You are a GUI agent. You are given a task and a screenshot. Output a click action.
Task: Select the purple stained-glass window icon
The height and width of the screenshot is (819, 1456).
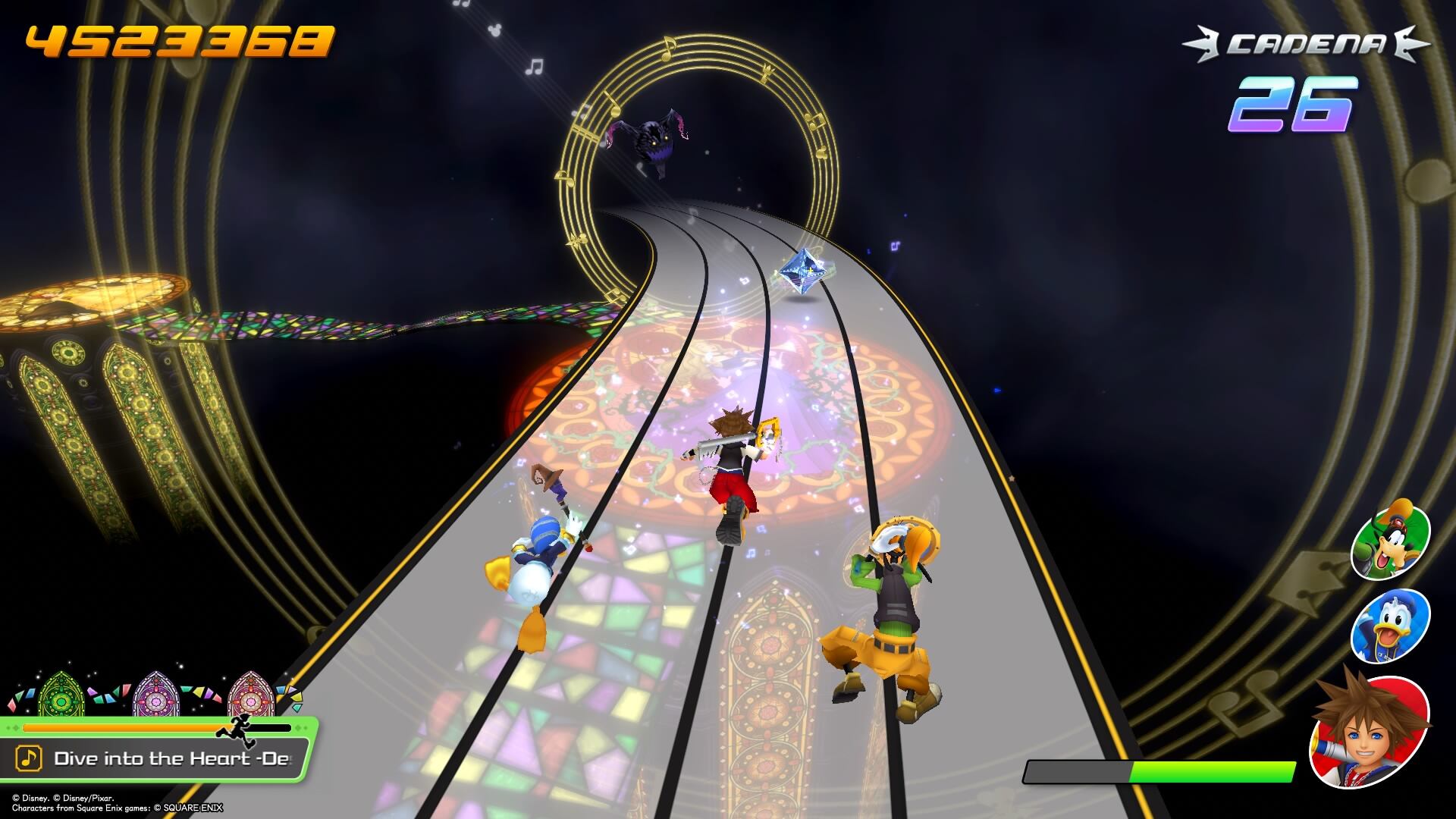click(155, 694)
